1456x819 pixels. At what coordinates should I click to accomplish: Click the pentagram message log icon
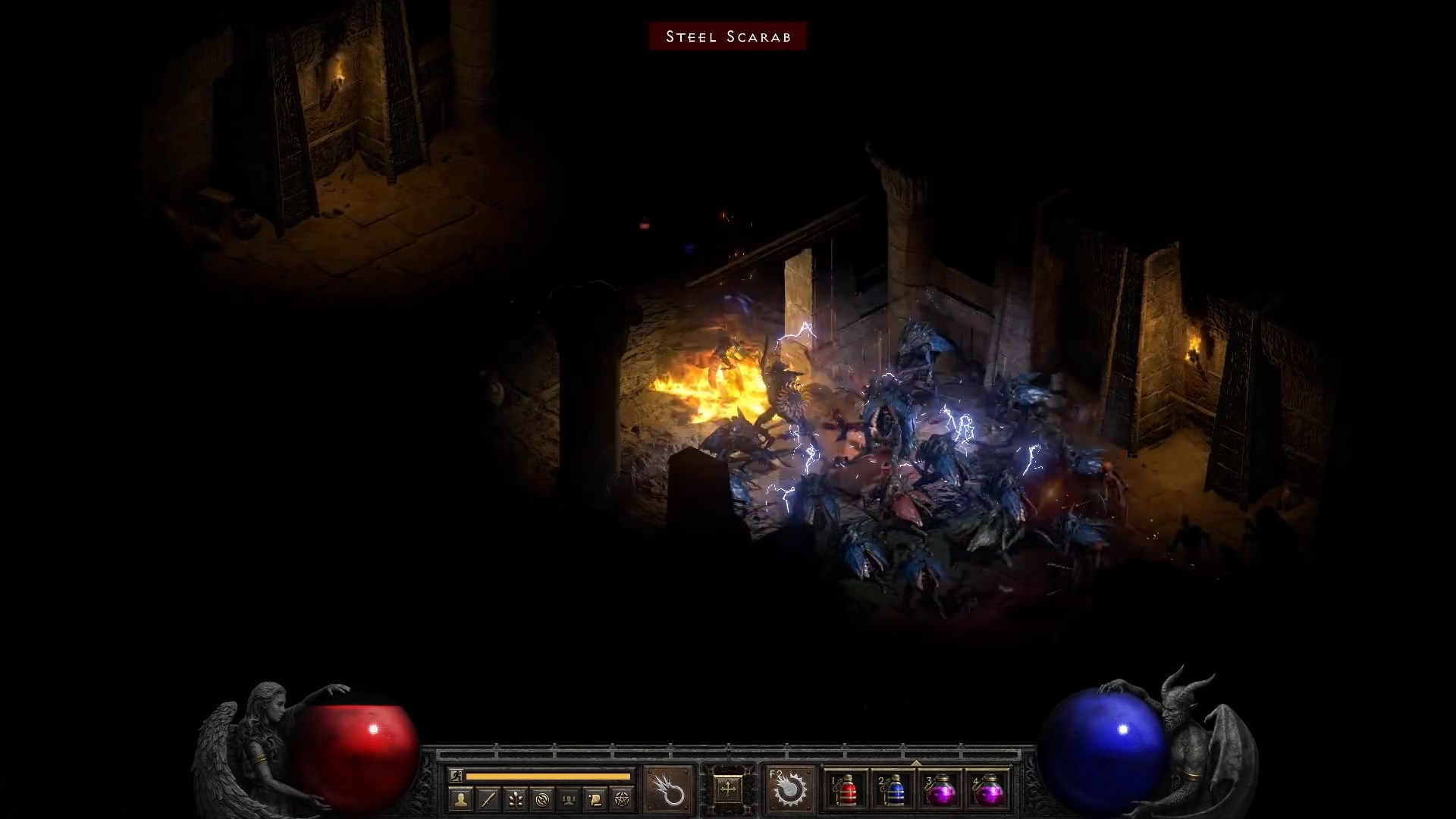click(x=622, y=799)
